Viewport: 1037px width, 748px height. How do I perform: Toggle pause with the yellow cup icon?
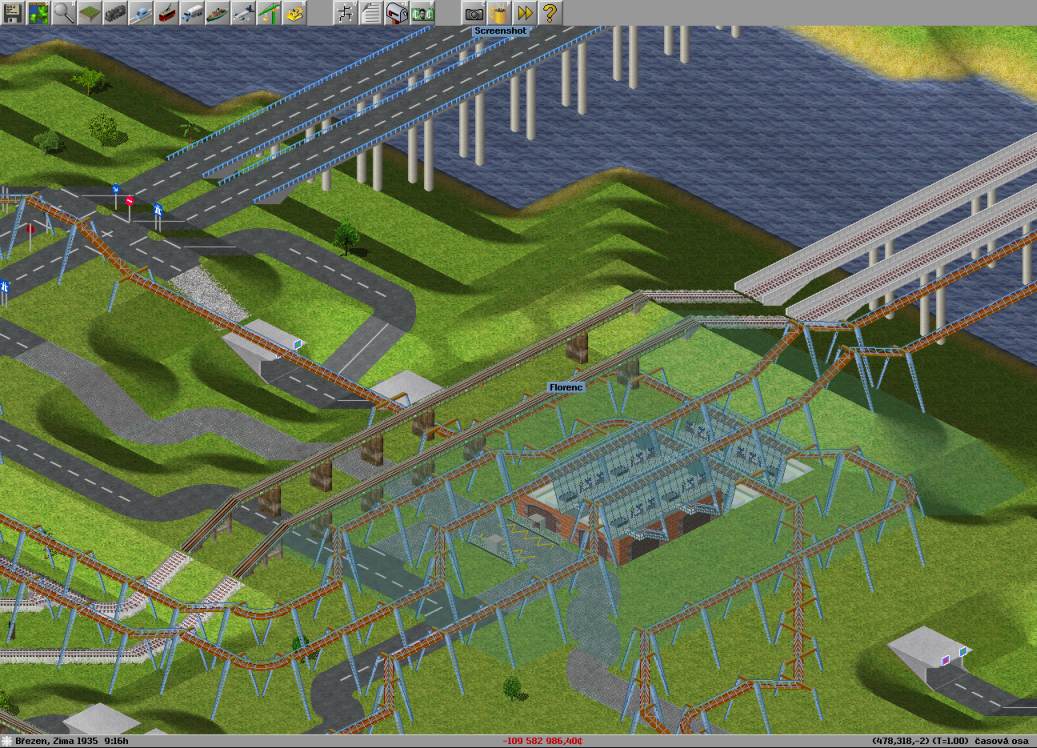[499, 13]
